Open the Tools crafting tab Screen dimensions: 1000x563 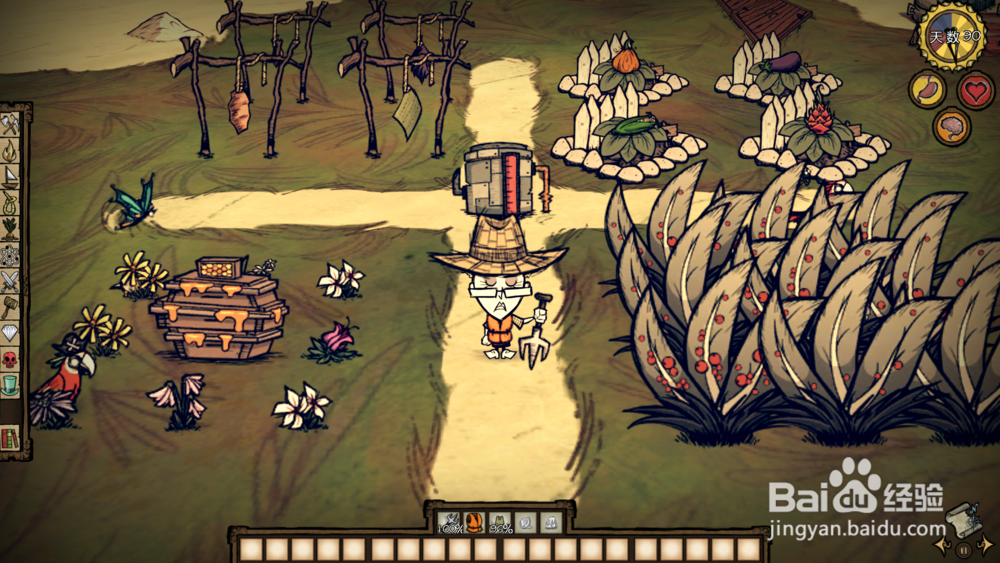click(11, 125)
